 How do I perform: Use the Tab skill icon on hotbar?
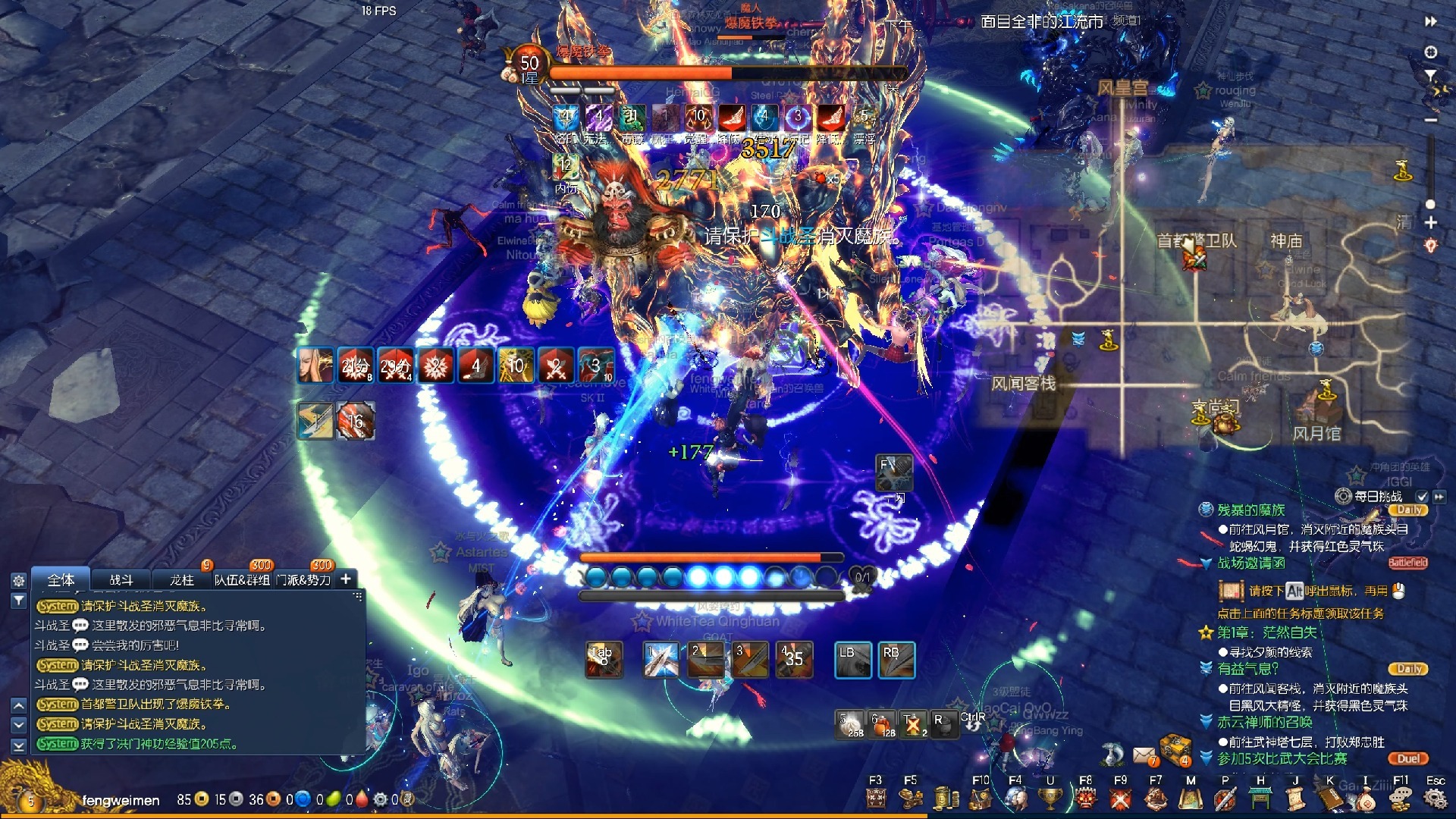604,659
